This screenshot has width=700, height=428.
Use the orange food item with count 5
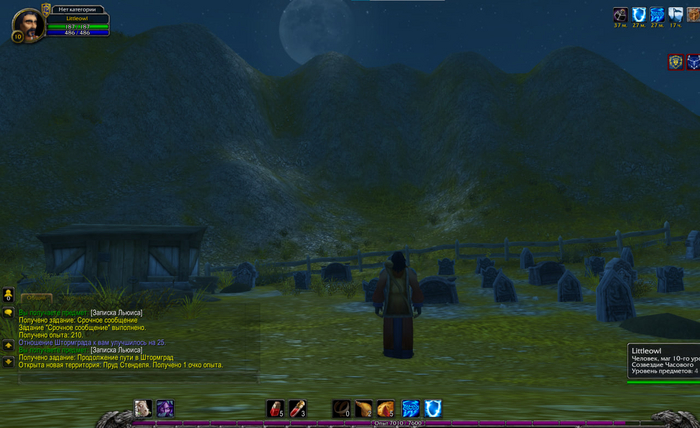click(385, 408)
